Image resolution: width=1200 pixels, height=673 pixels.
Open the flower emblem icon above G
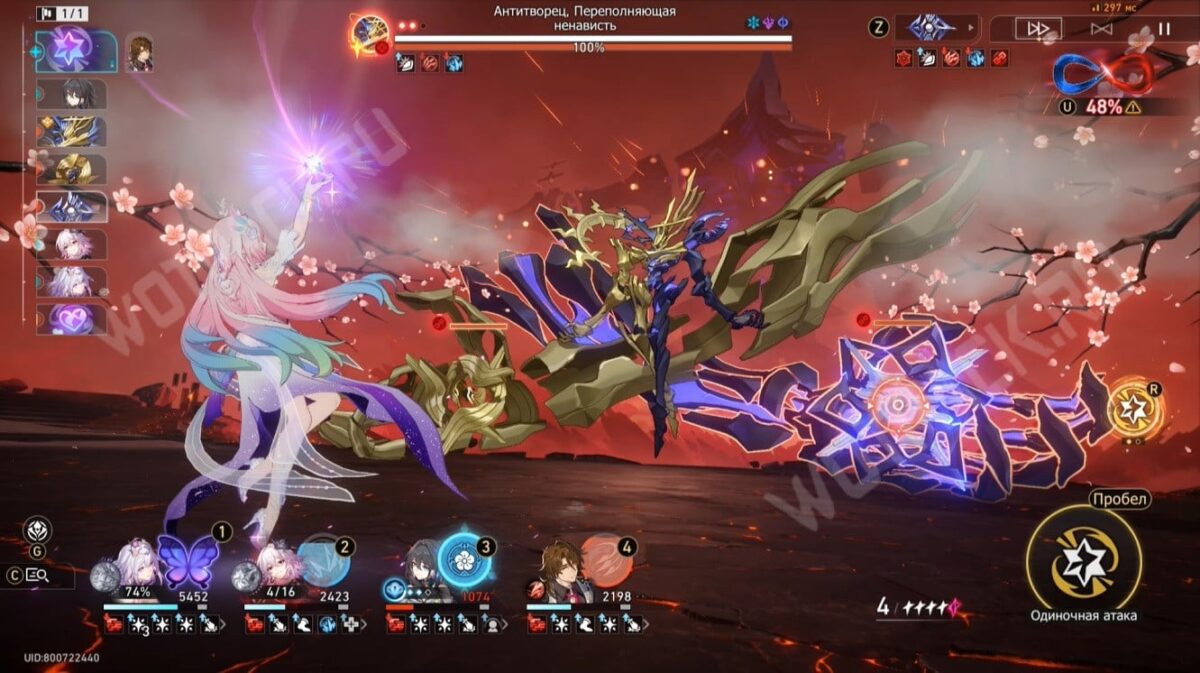[37, 530]
